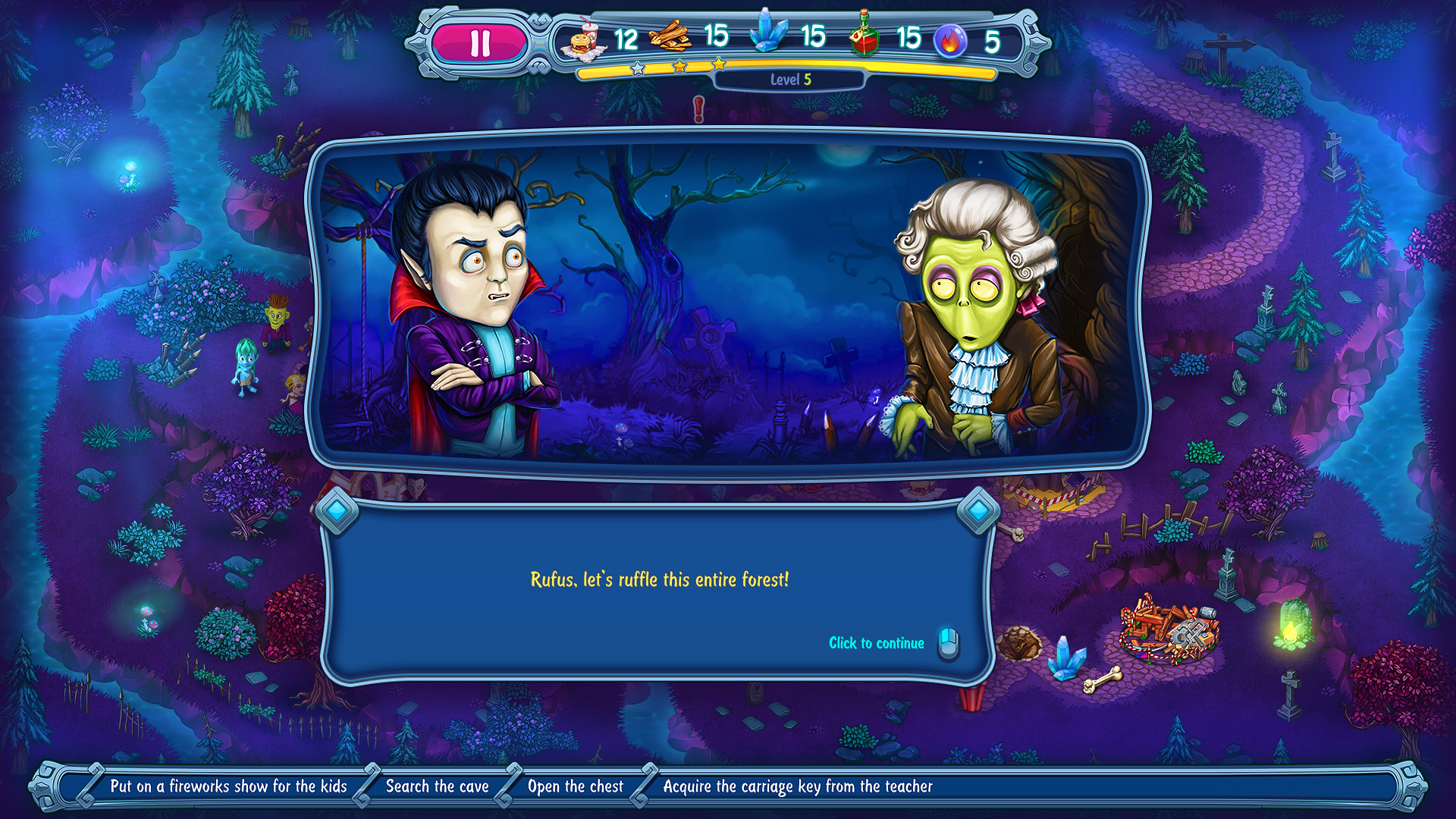1456x819 pixels.
Task: Pause the game with the pink button
Action: (x=479, y=43)
